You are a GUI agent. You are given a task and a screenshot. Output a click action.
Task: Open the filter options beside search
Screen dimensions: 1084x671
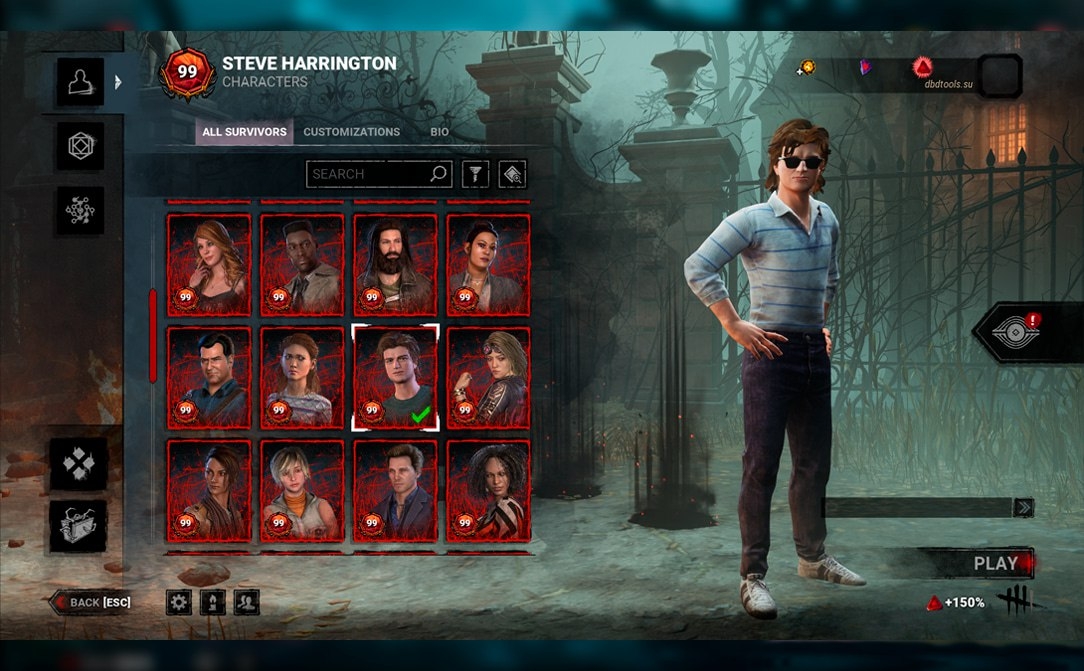[x=475, y=174]
